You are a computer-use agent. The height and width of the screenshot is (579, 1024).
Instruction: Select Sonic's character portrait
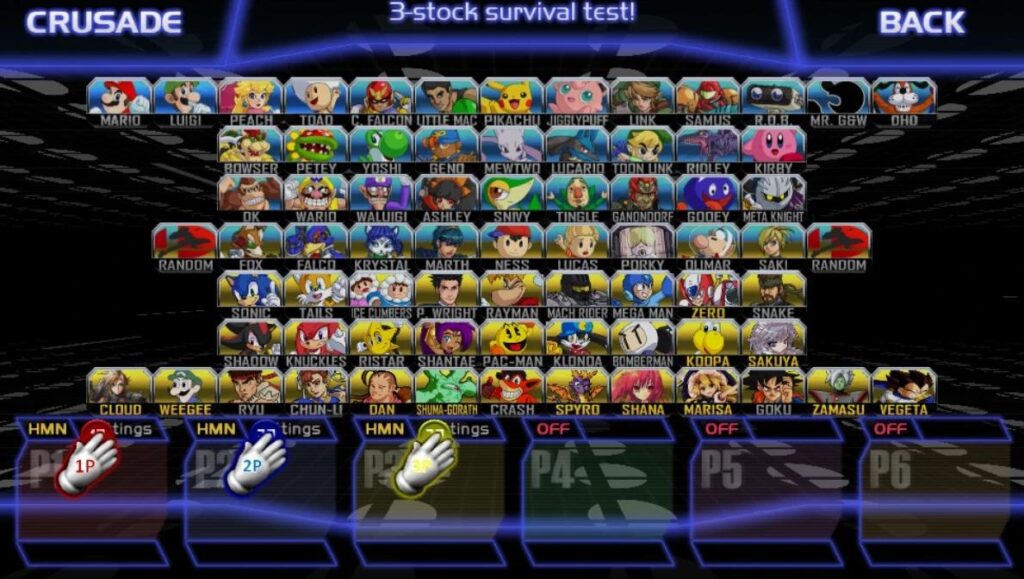pos(251,291)
